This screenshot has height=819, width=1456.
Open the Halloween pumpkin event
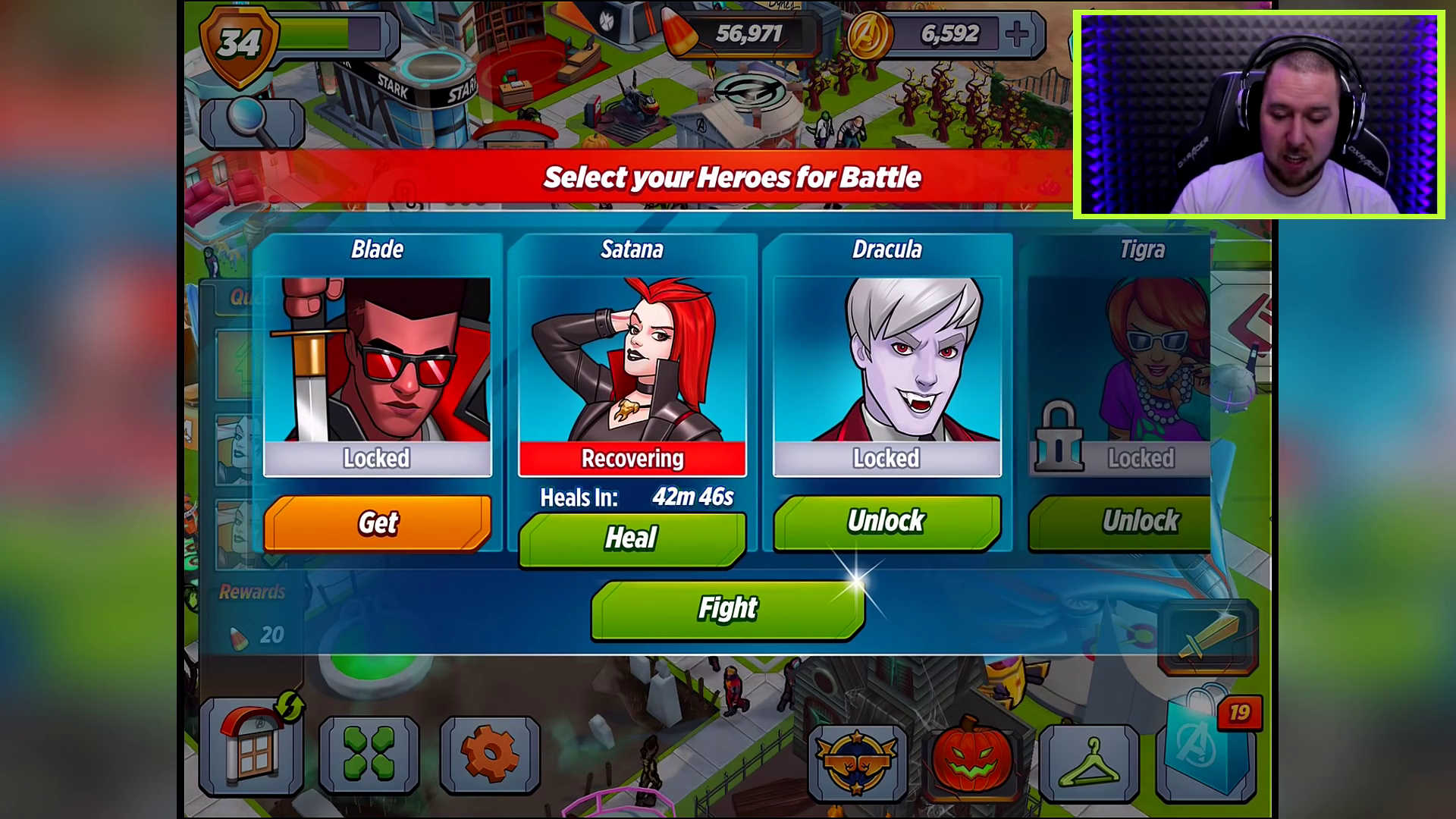tap(971, 758)
